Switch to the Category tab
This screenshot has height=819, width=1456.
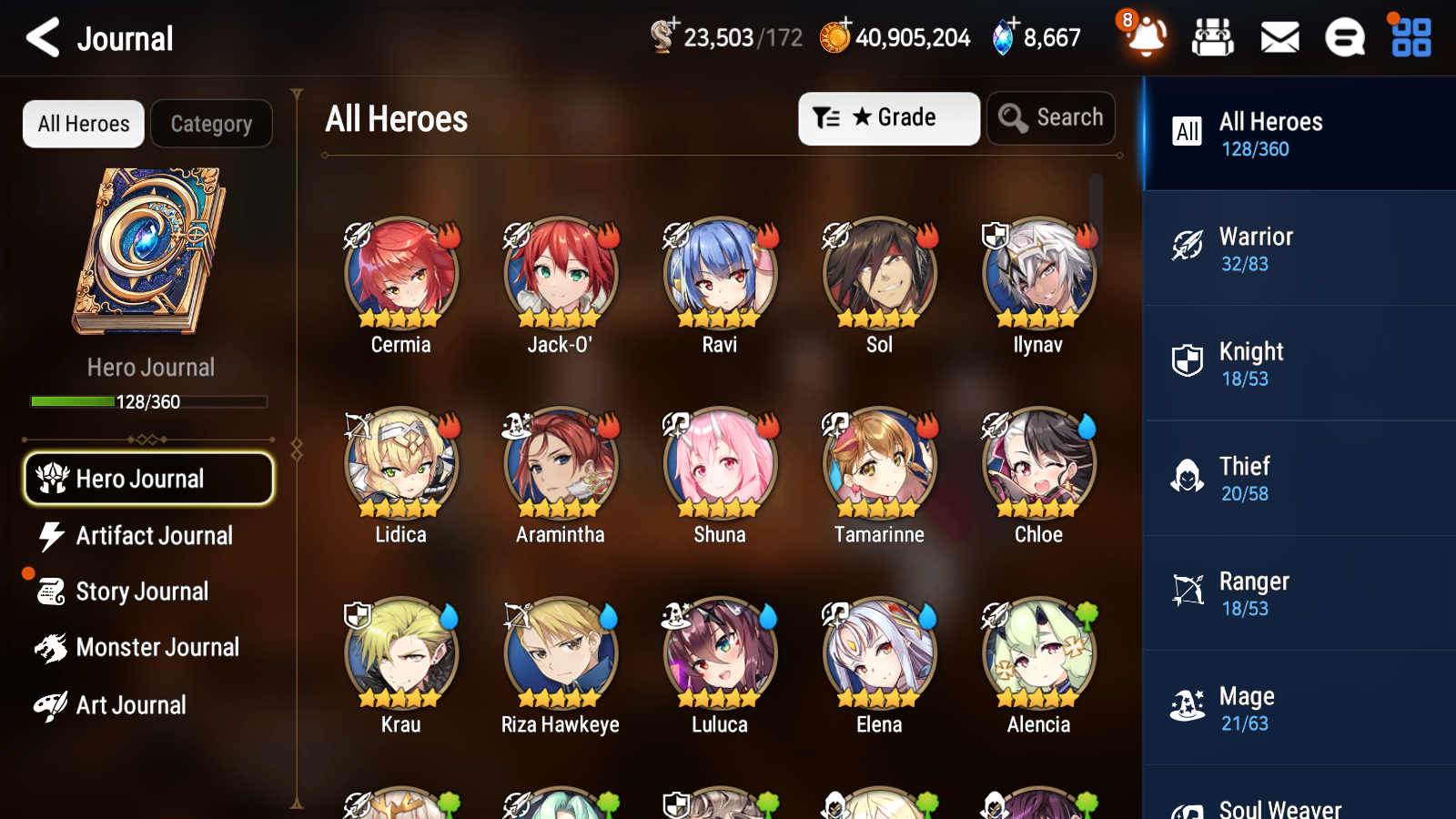(211, 124)
